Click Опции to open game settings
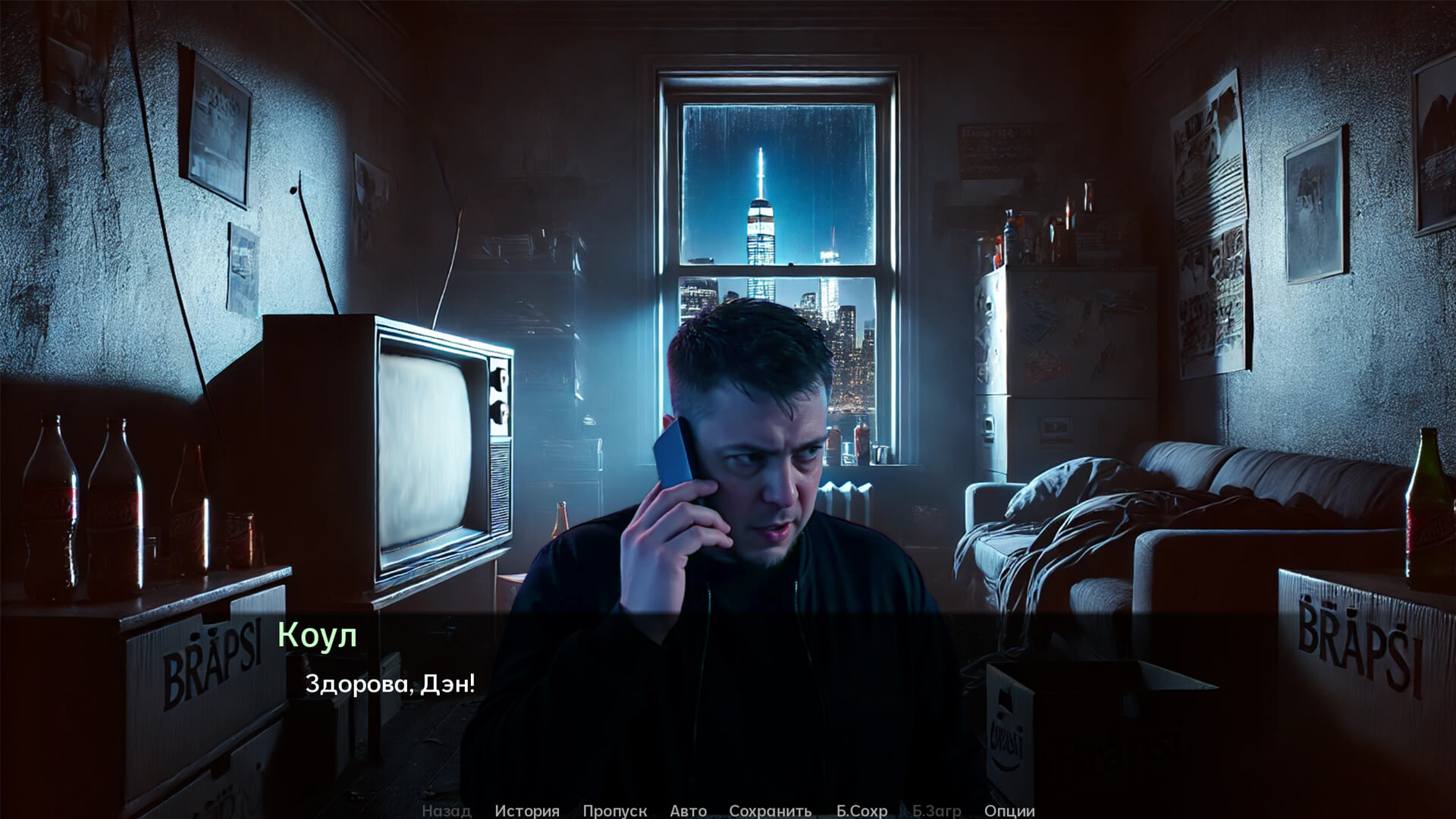1456x819 pixels. click(1011, 811)
